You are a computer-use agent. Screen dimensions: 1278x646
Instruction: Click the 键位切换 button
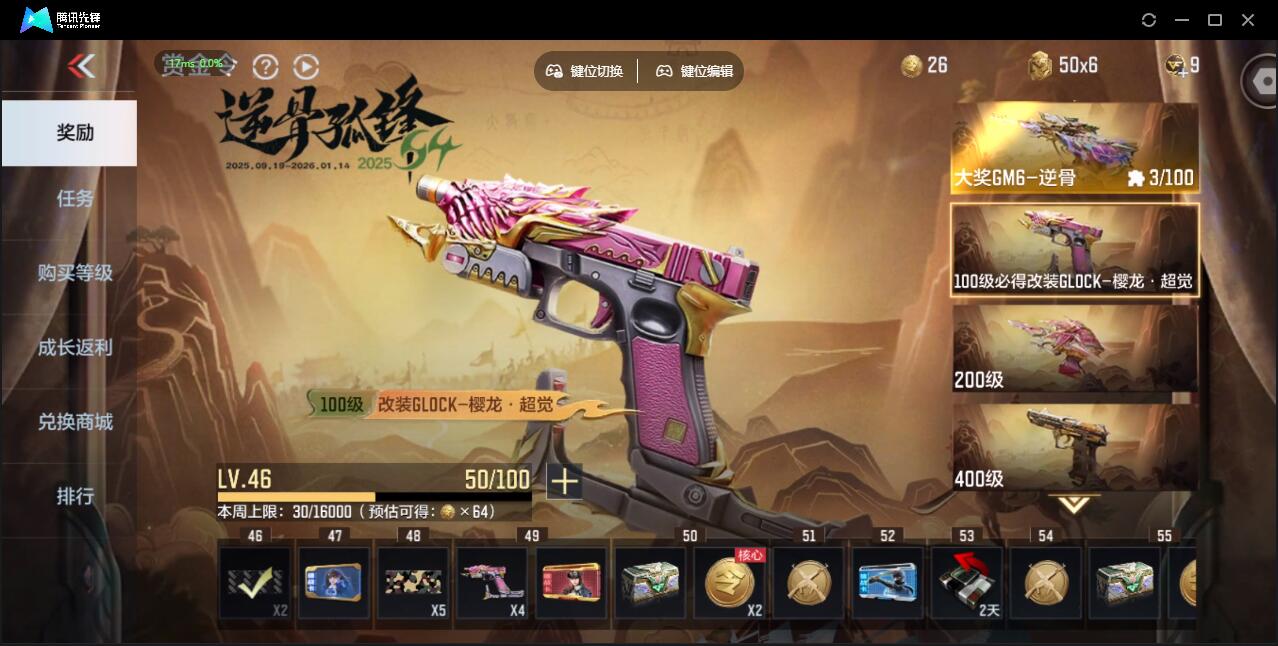(x=585, y=71)
